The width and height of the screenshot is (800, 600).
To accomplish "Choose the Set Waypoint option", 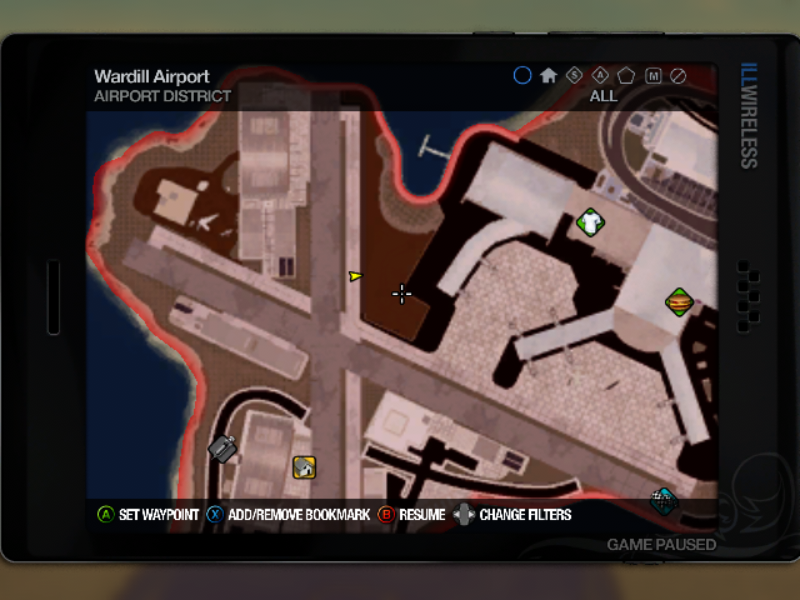I will [x=147, y=515].
